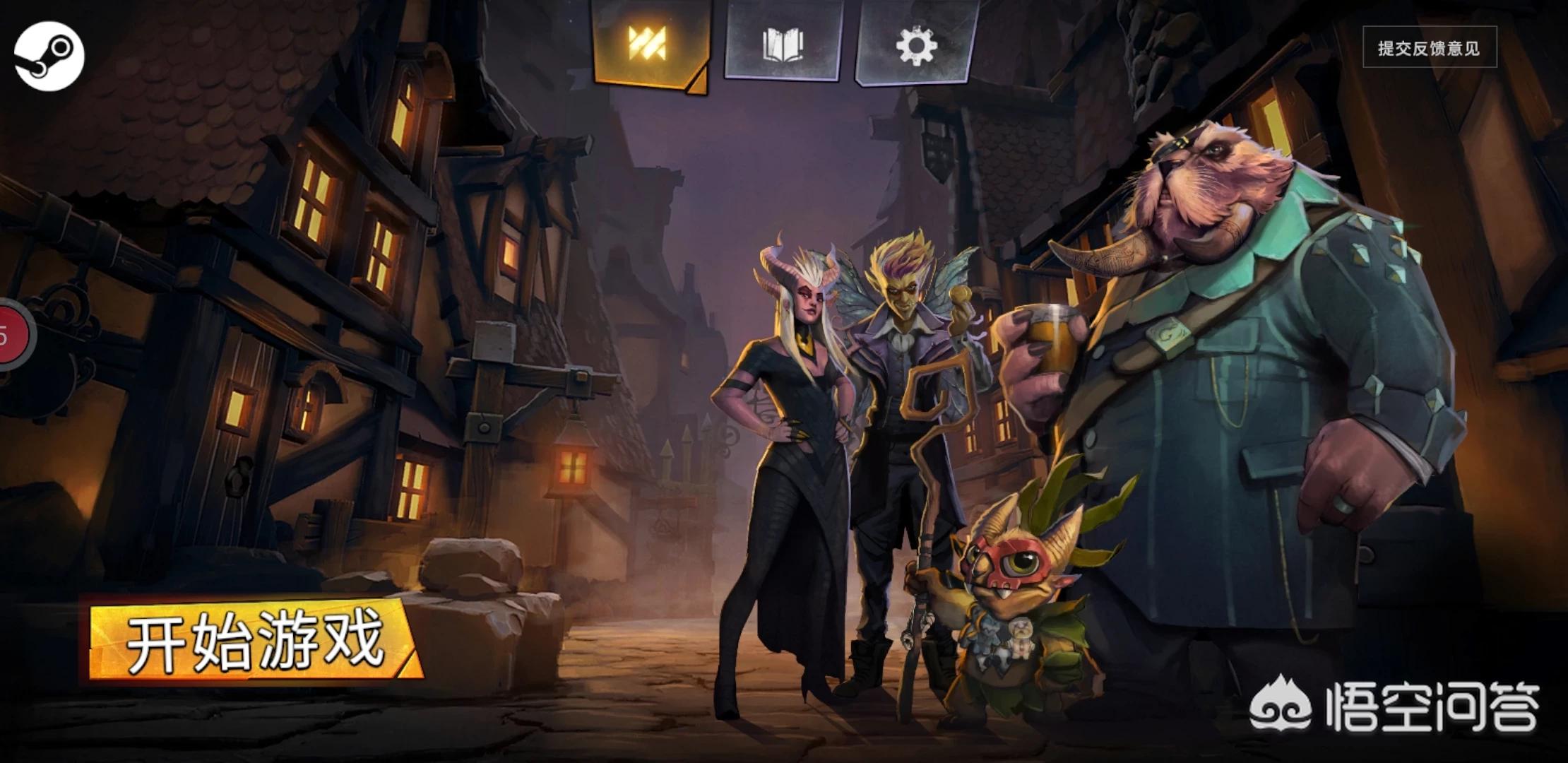
Task: Tap the red circular badge
Action: (14, 336)
